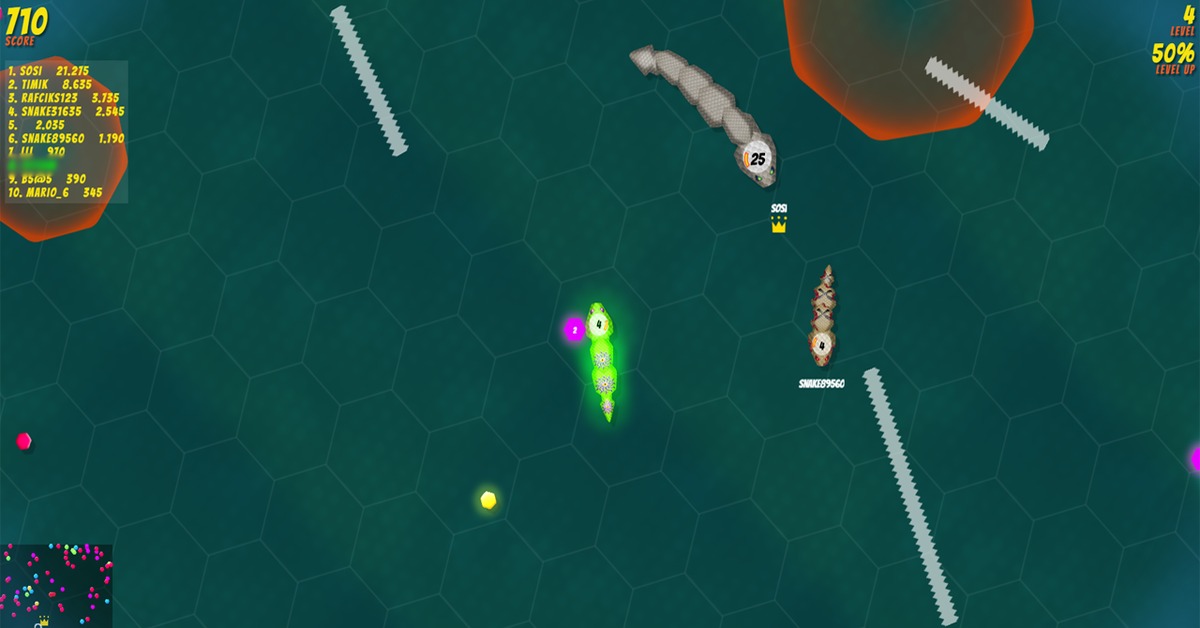The image size is (1200, 628).
Task: Click the minimap in the corner
Action: click(x=56, y=586)
